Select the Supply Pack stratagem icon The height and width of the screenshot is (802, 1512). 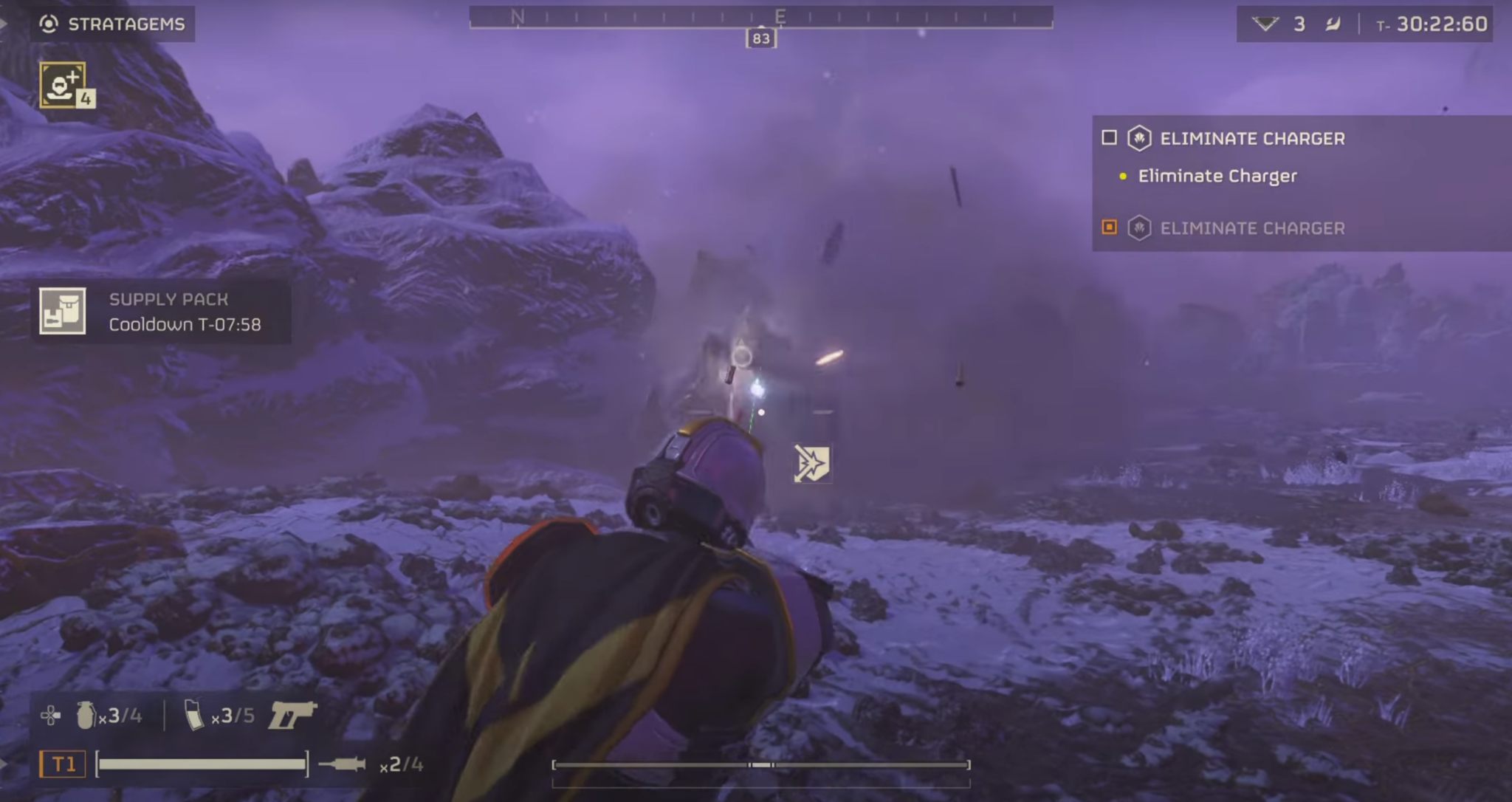63,311
